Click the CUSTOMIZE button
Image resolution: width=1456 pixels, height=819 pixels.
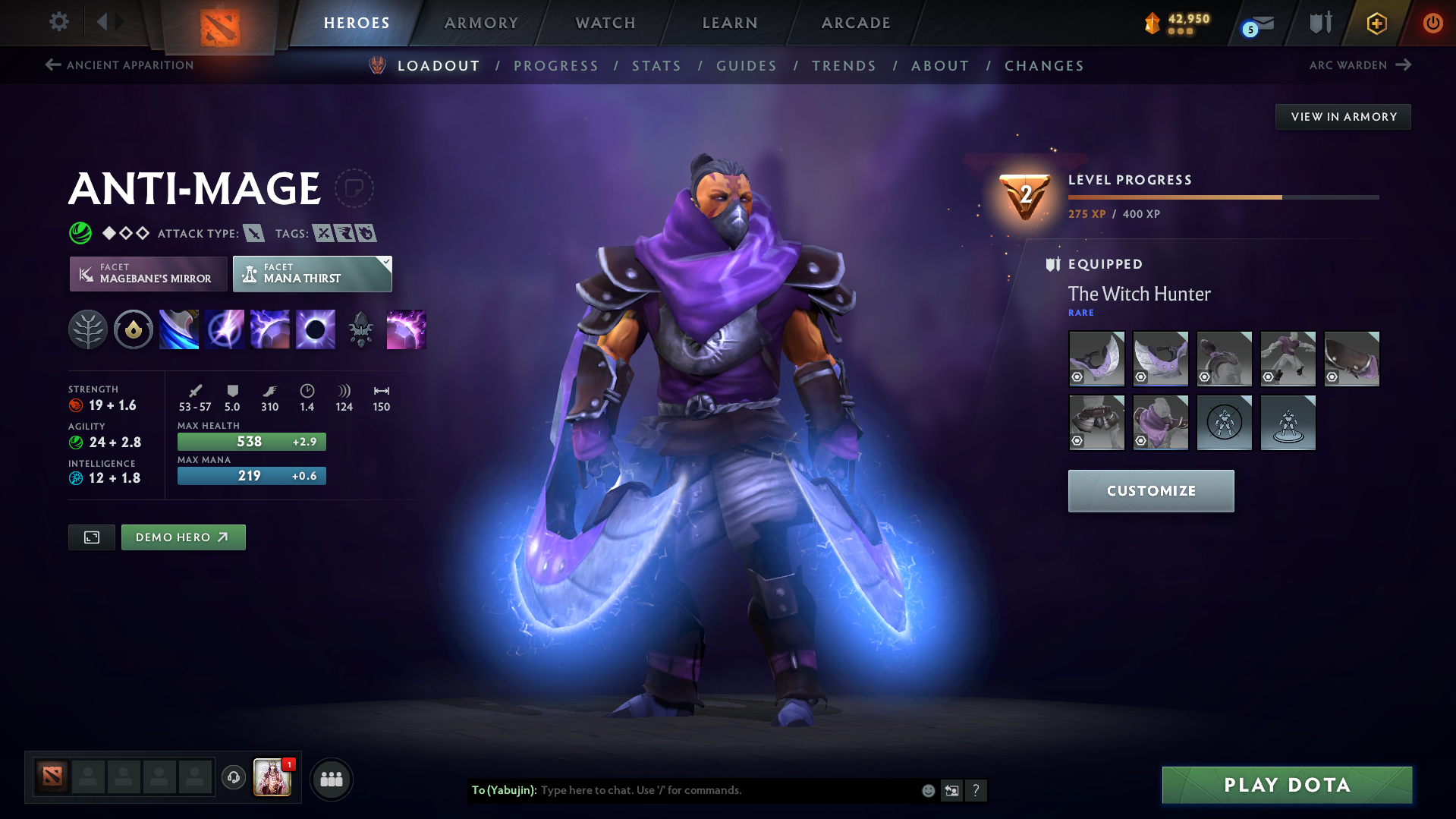coord(1150,490)
